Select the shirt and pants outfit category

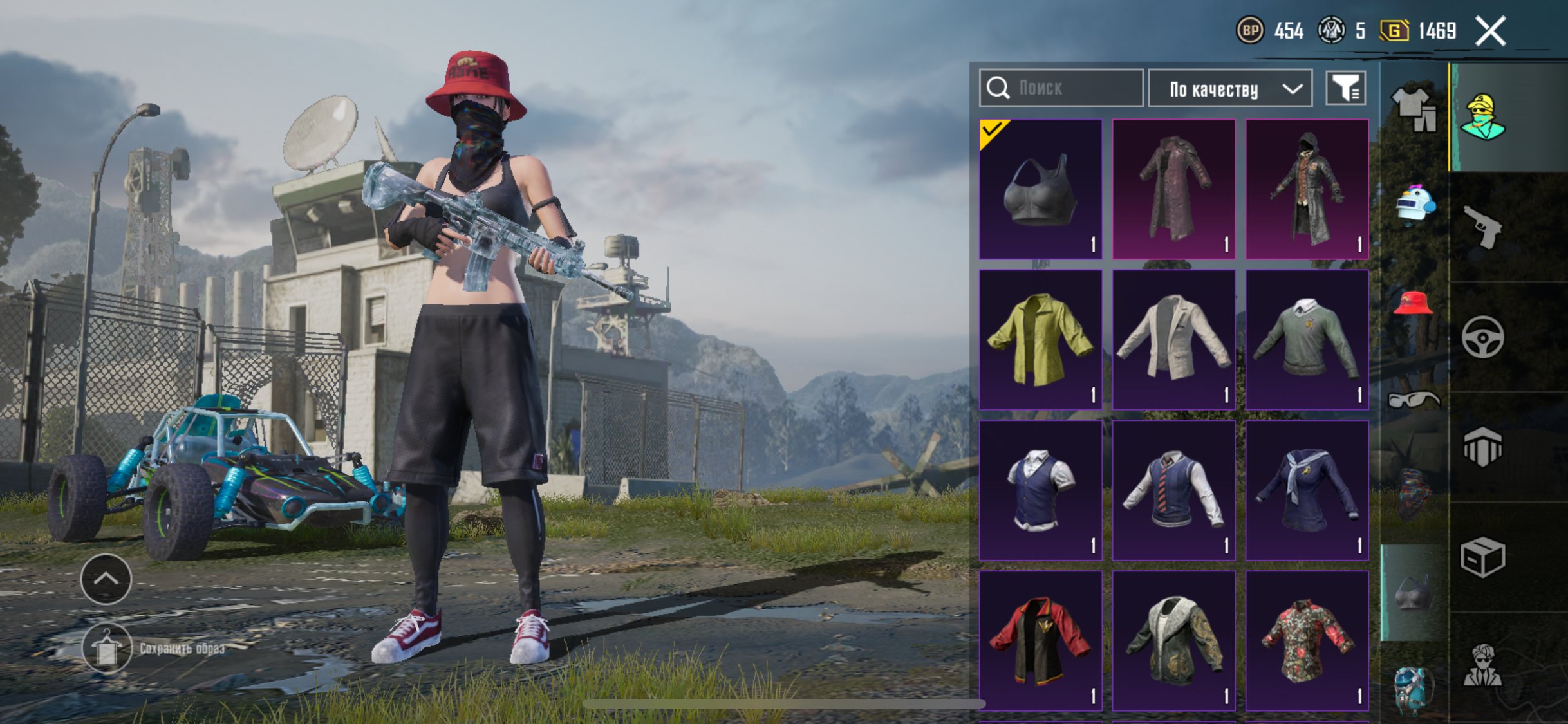(x=1414, y=108)
